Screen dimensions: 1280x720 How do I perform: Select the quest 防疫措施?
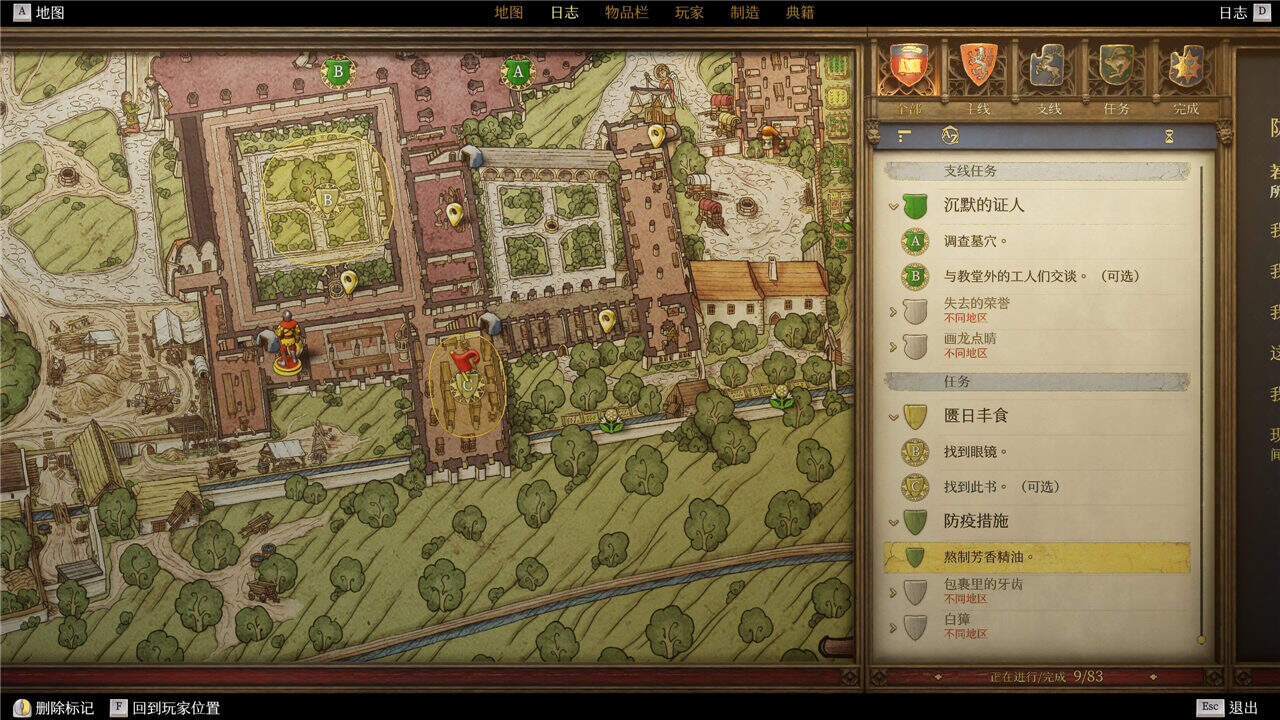[976, 521]
